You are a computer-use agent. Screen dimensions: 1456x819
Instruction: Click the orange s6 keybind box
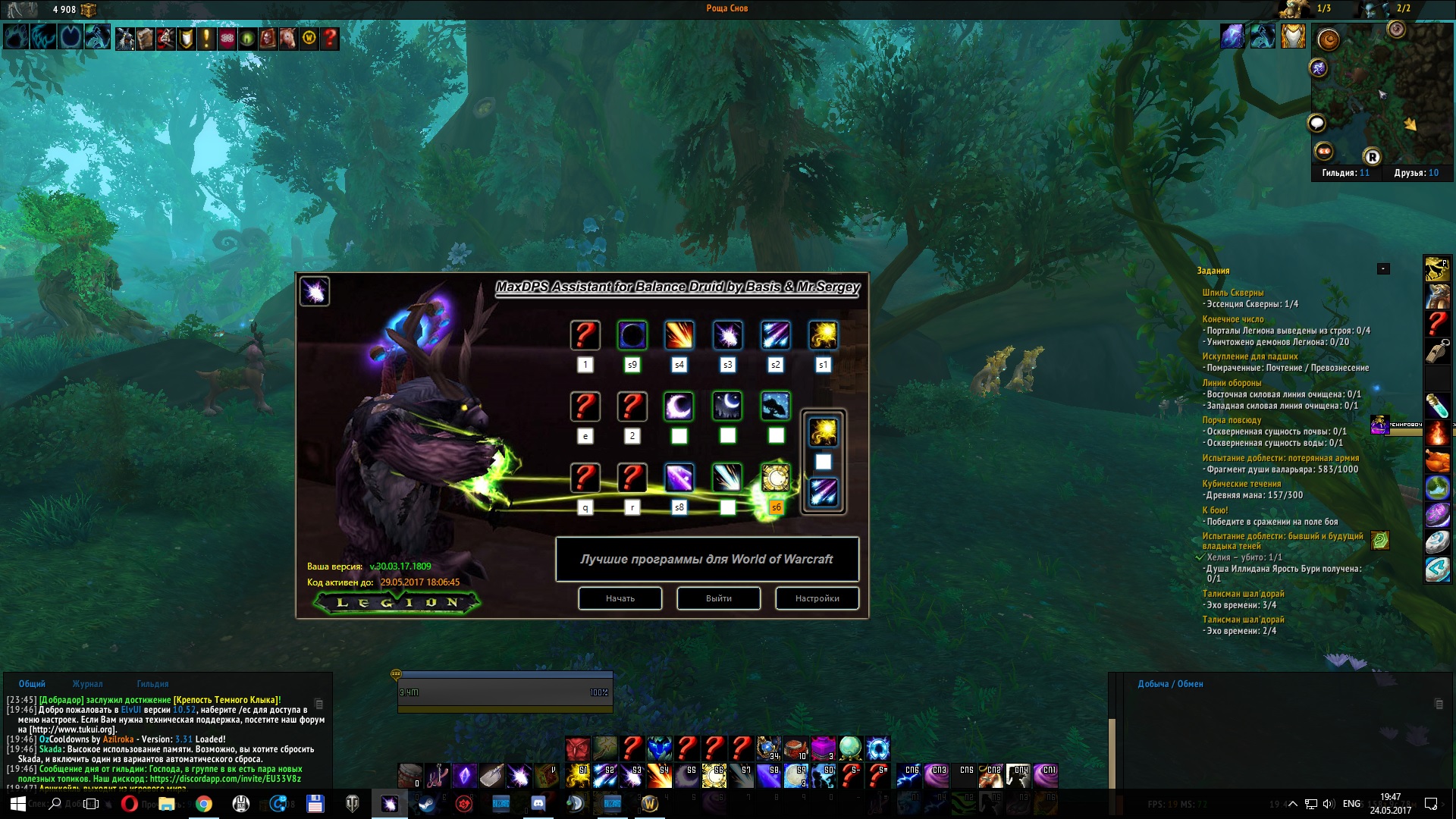coord(776,507)
